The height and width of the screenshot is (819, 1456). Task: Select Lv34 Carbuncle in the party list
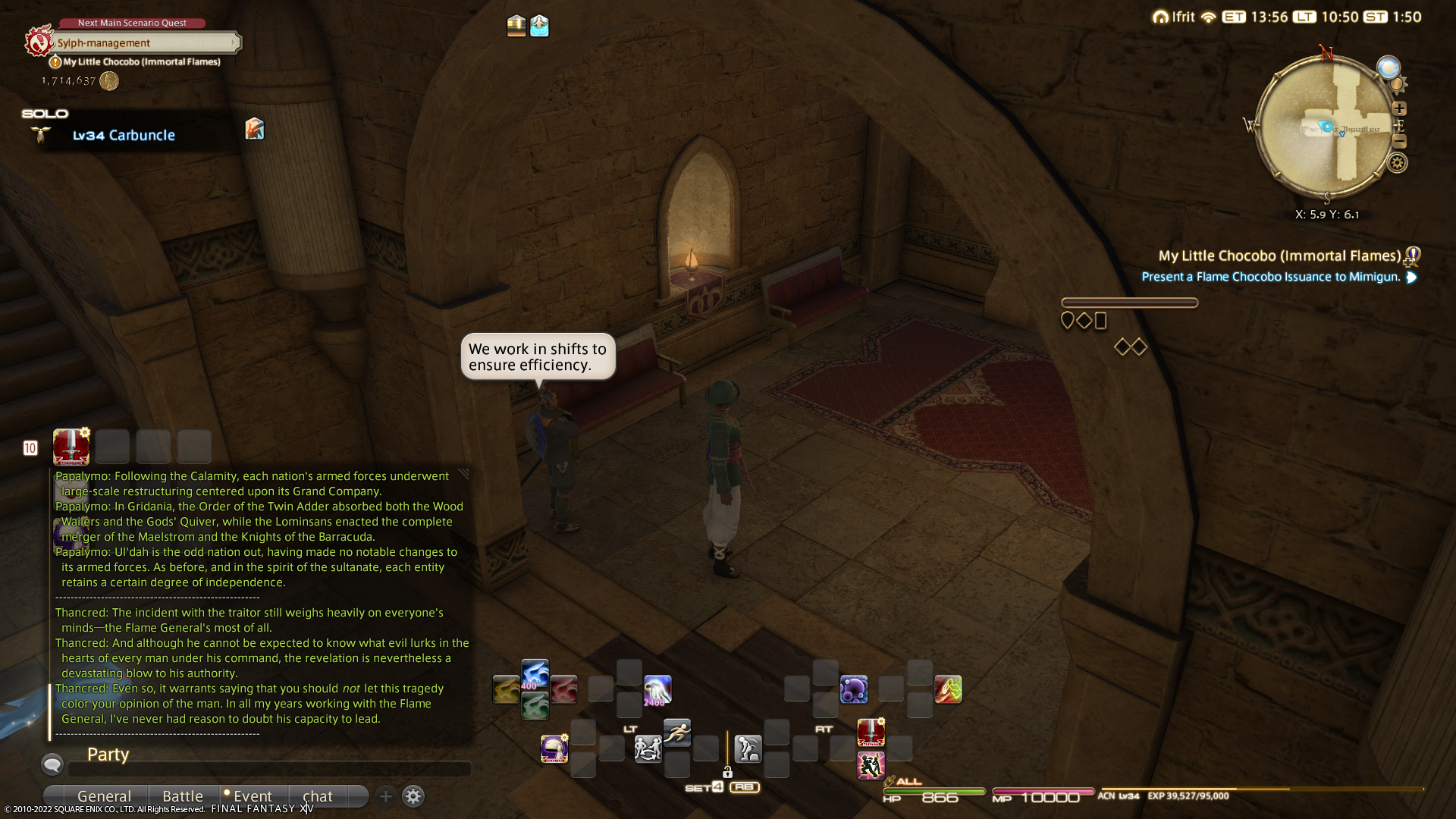click(x=124, y=135)
